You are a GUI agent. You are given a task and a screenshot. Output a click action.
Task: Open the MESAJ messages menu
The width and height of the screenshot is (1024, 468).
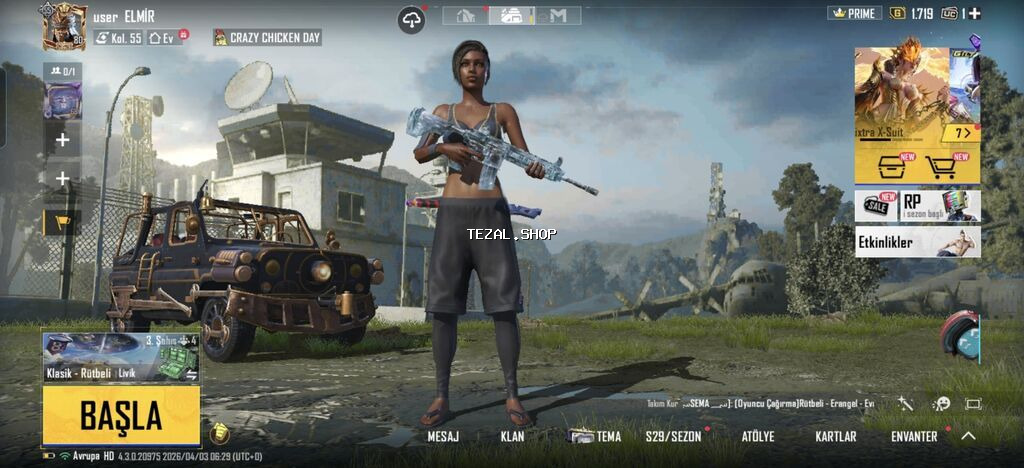click(443, 437)
